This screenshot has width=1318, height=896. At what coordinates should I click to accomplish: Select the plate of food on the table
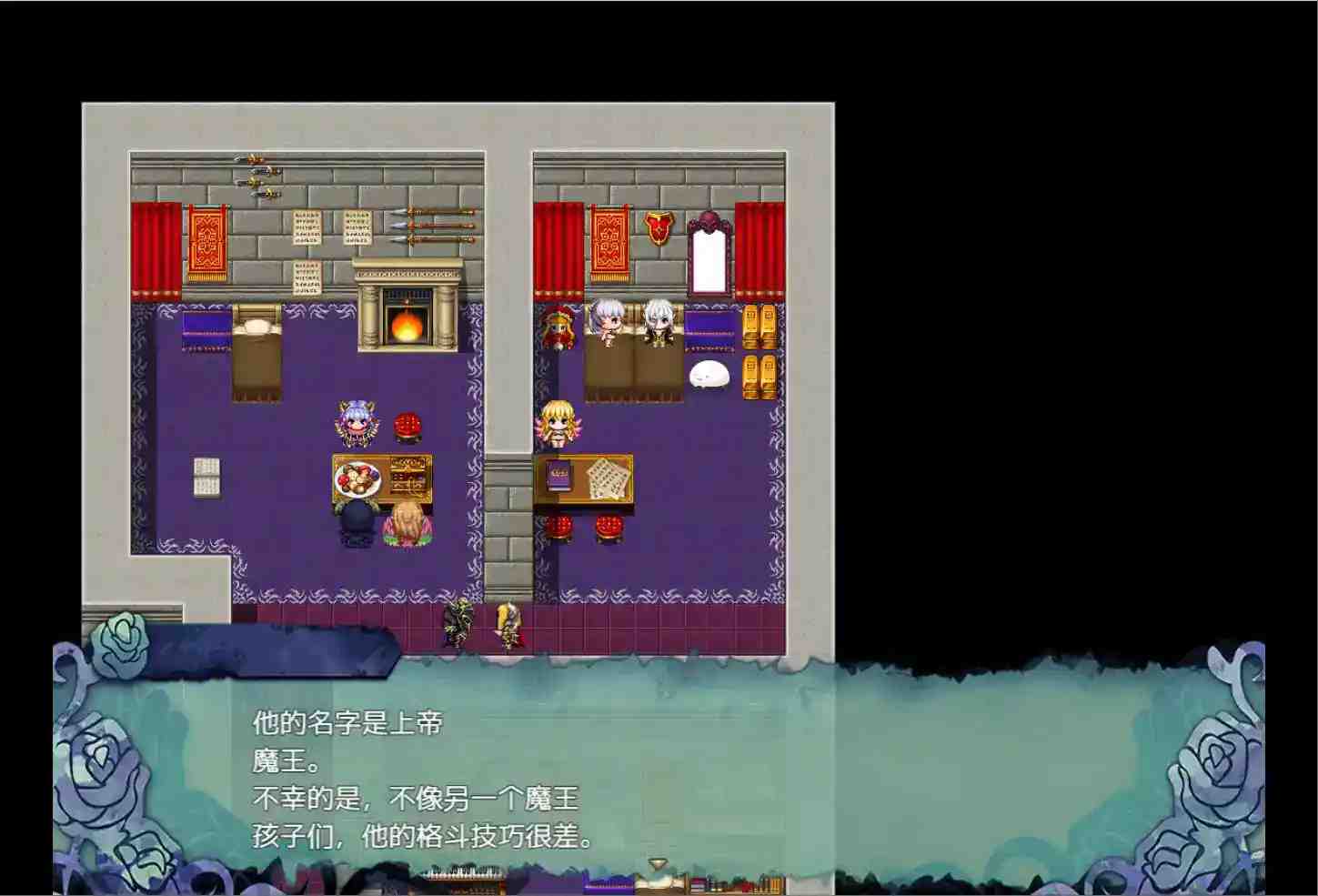click(x=357, y=478)
